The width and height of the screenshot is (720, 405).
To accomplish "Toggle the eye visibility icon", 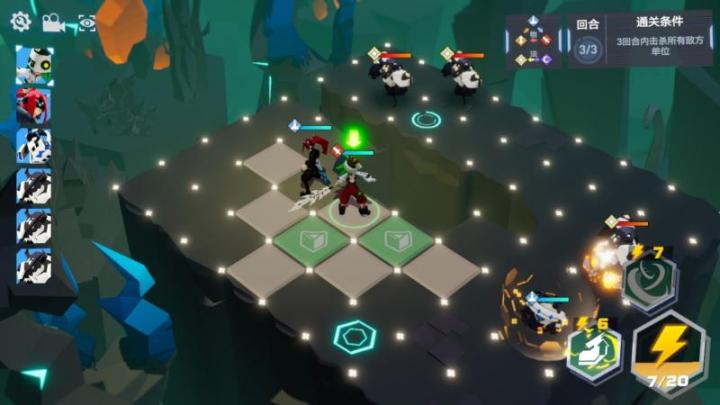I will click(87, 22).
